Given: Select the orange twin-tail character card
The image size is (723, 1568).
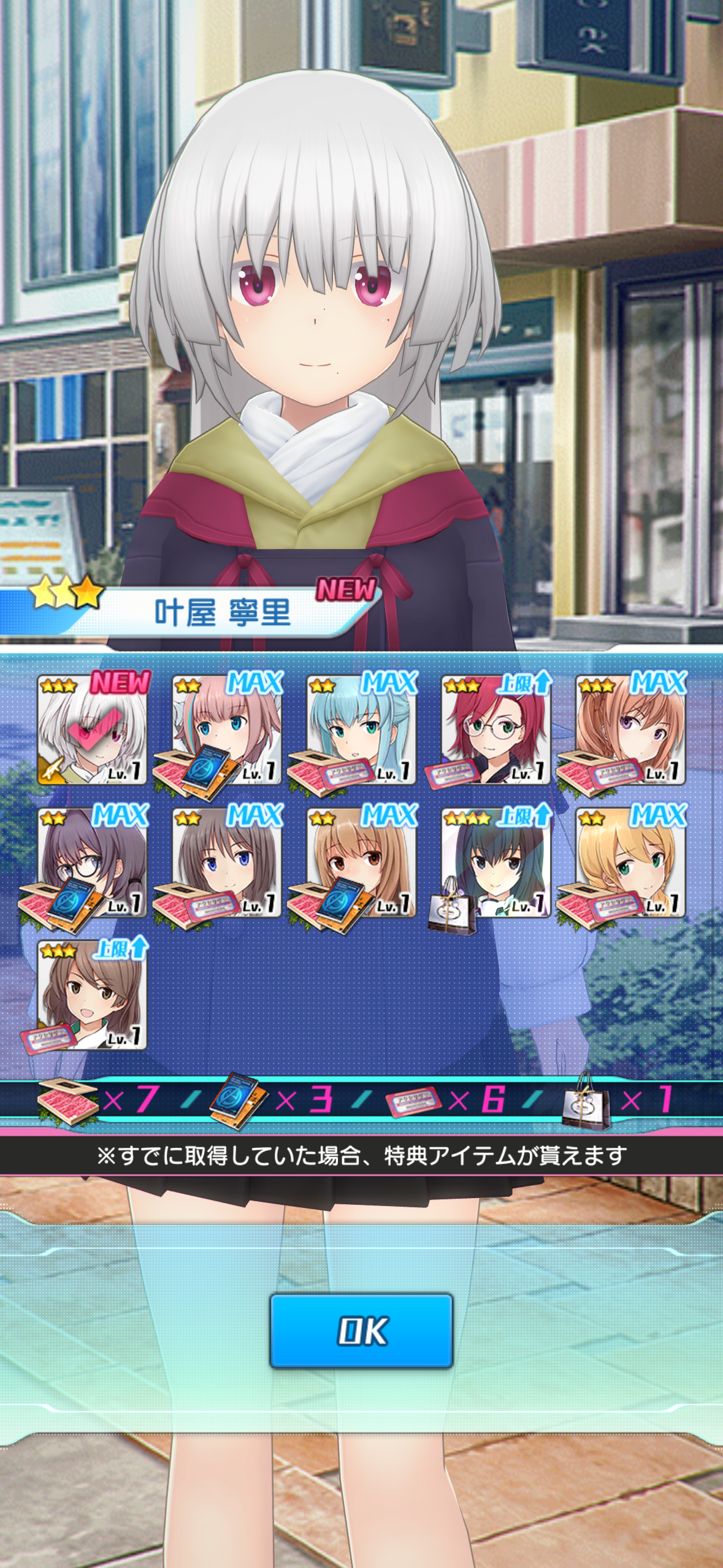Looking at the screenshot, I should pyautogui.click(x=630, y=730).
